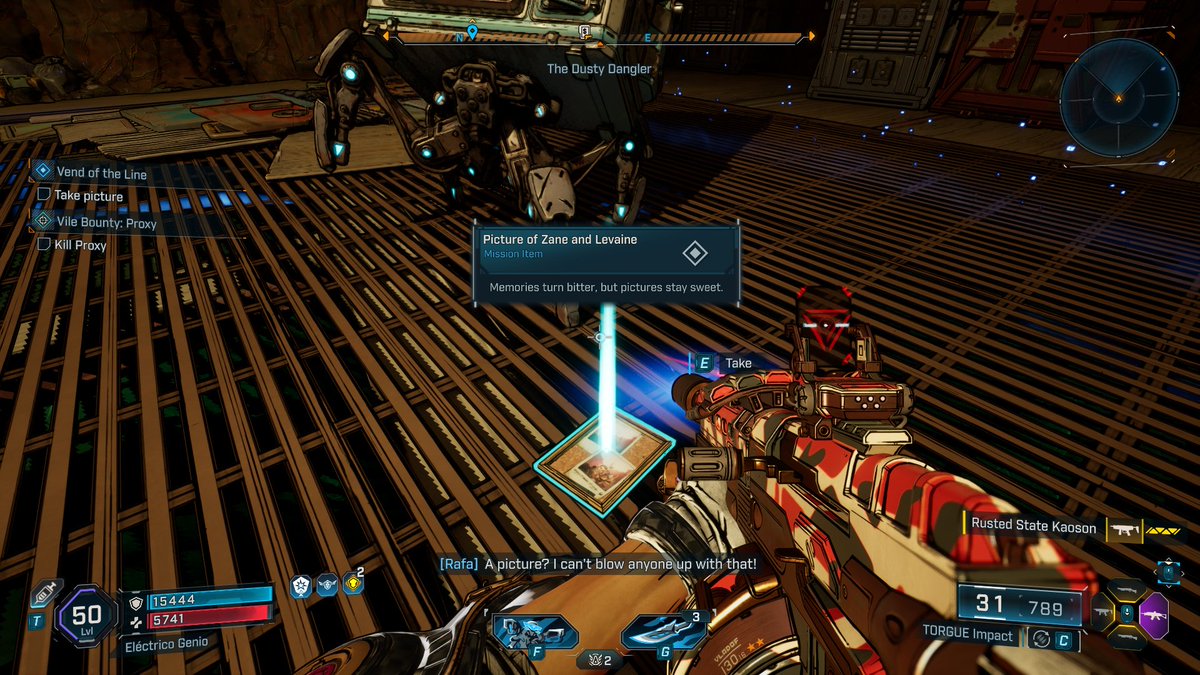The height and width of the screenshot is (675, 1200).
Task: Click the level 50 character badge
Action: click(88, 614)
